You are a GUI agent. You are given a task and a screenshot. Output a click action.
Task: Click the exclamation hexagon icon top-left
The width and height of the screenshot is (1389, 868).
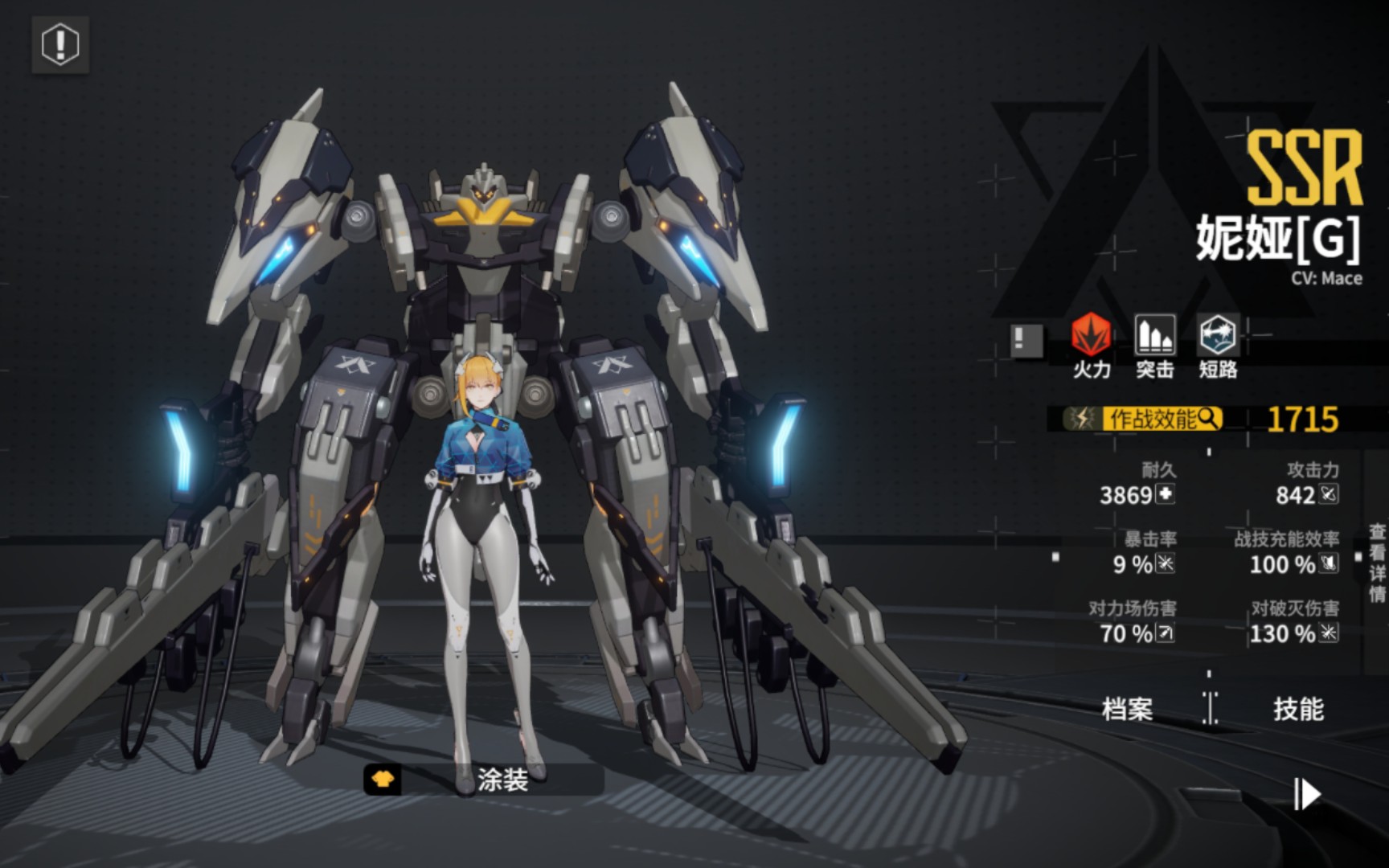coord(60,44)
